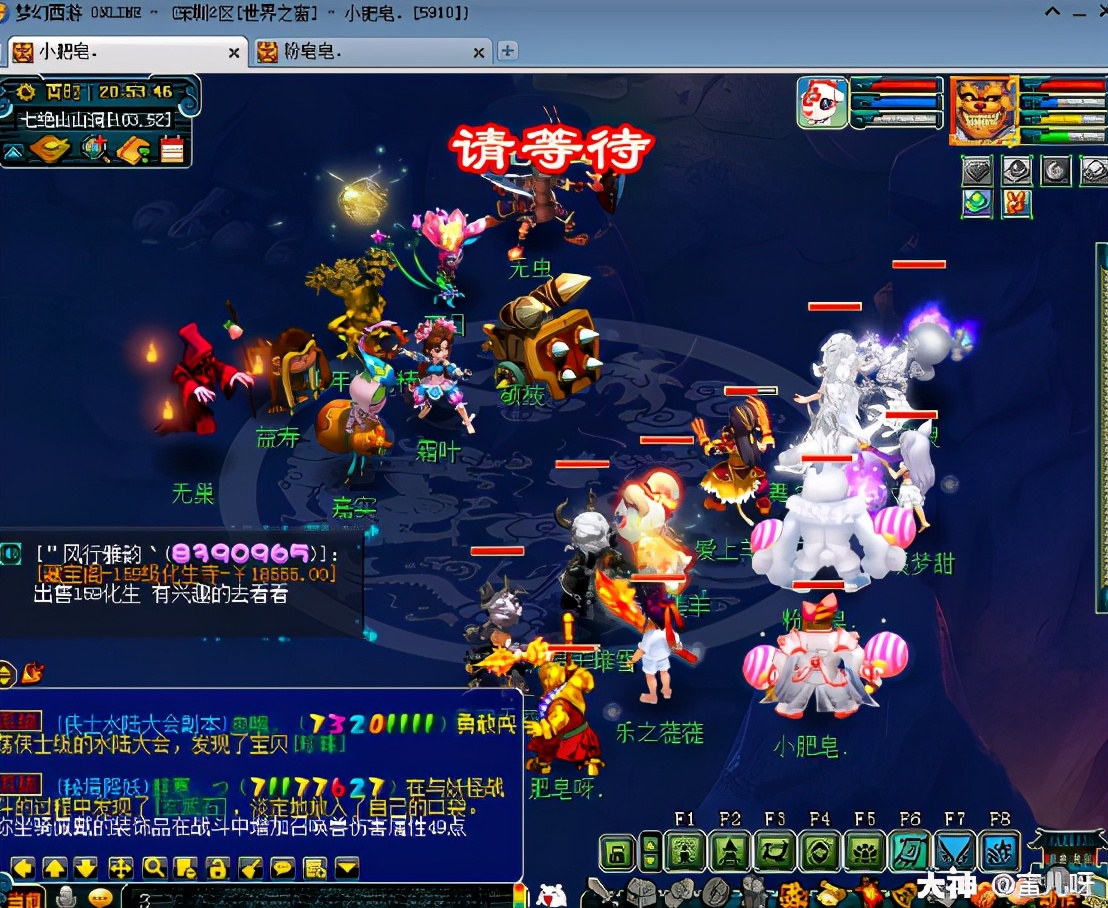Activate the F7 wings skill shortcut

[x=954, y=852]
